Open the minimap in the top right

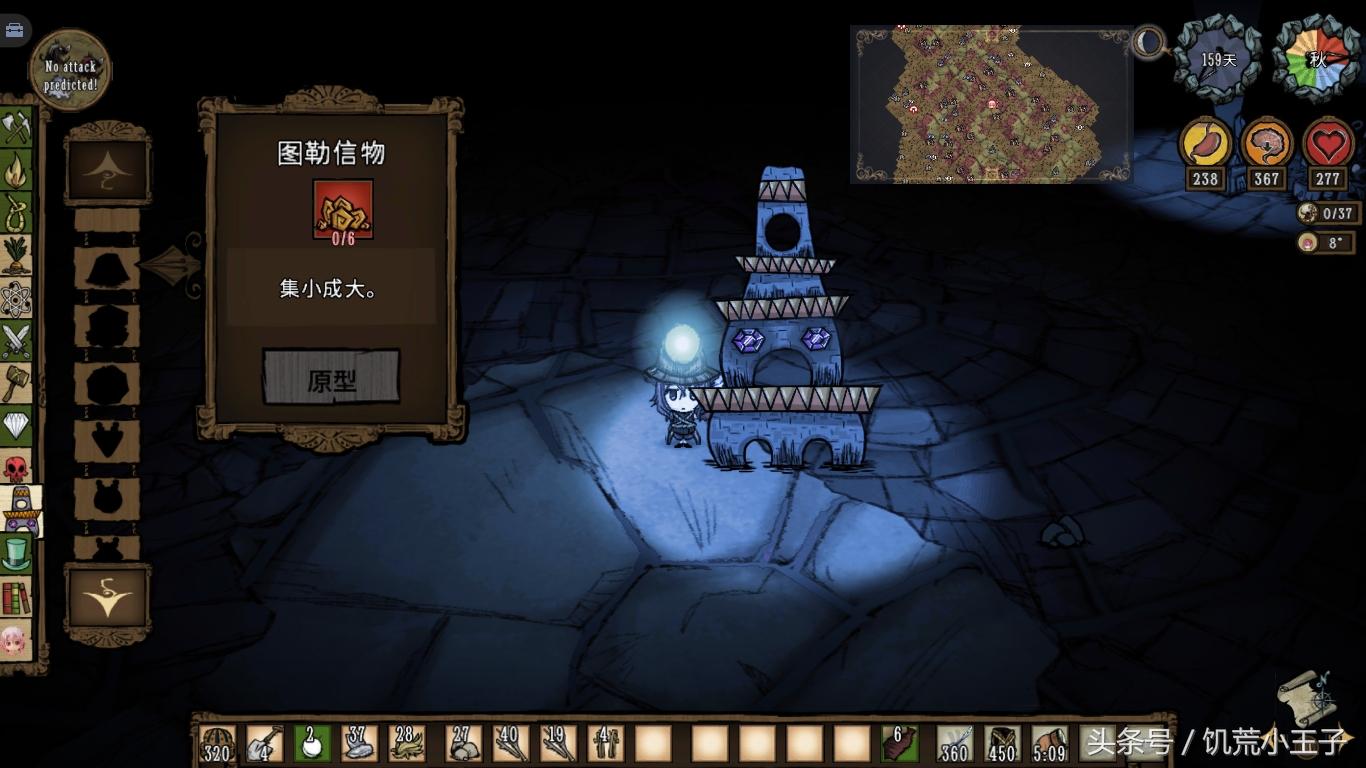990,104
